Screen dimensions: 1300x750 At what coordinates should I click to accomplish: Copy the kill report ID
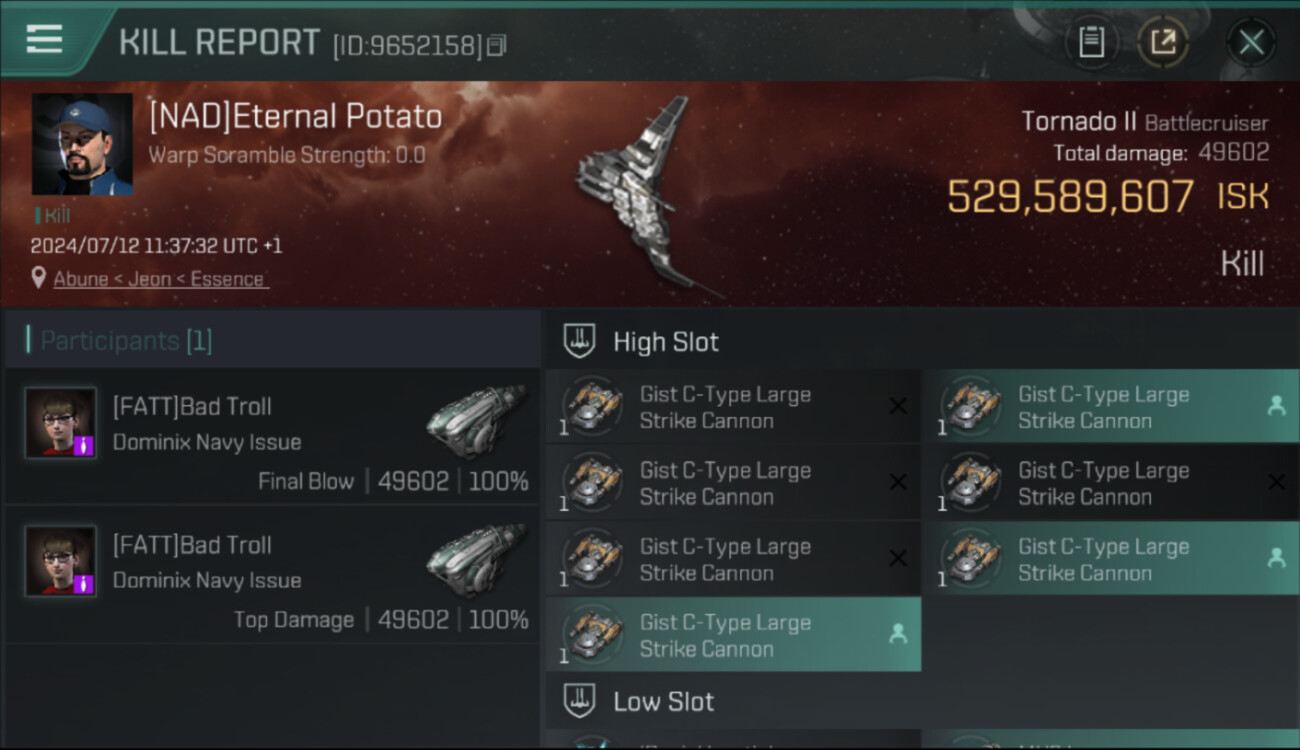[497, 45]
